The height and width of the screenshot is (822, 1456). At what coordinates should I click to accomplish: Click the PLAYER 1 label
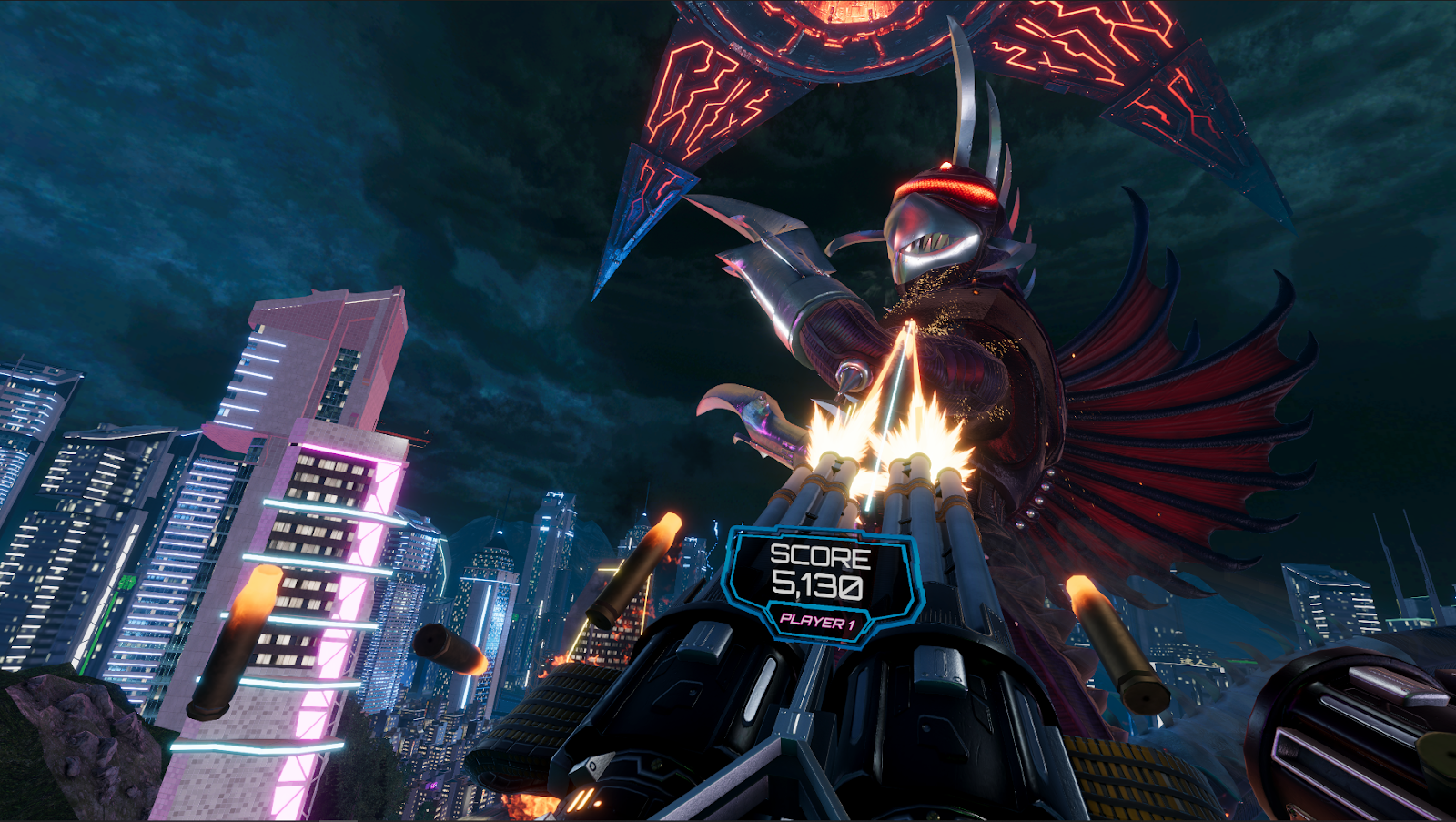point(816,623)
